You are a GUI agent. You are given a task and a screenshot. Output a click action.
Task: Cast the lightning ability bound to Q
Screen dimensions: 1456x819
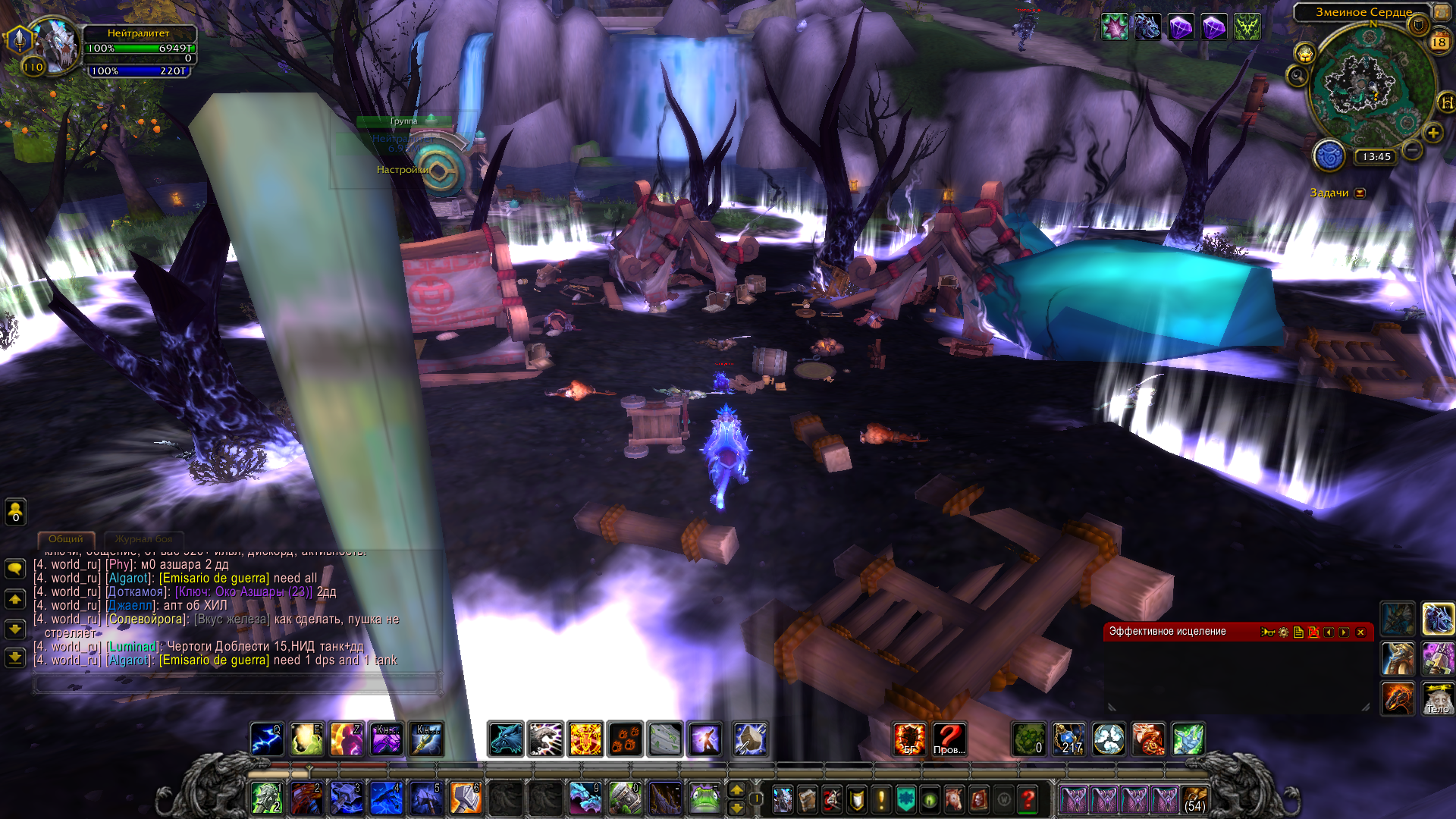[267, 739]
